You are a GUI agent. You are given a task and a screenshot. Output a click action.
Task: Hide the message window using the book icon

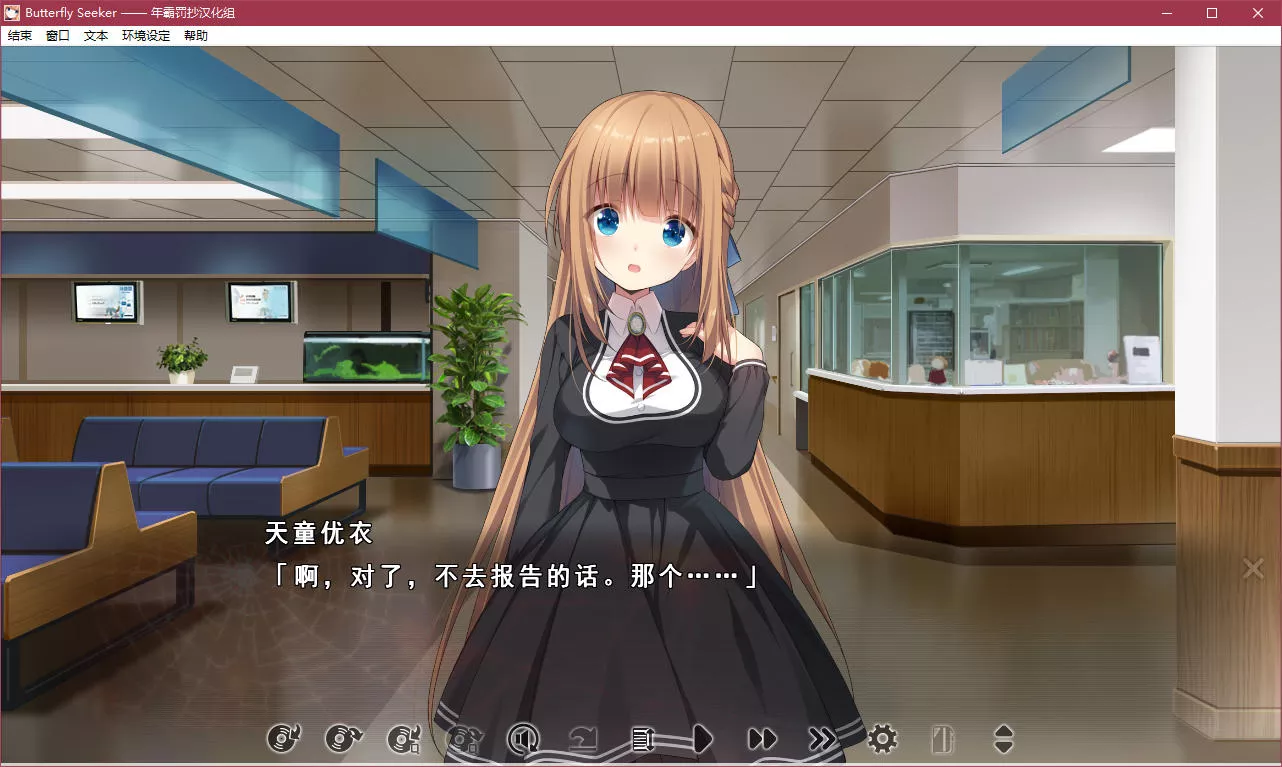[942, 740]
